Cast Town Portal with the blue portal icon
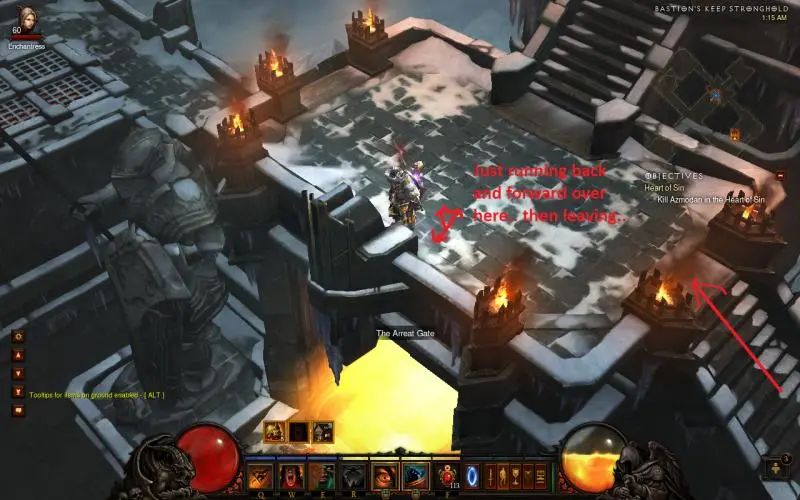The height and width of the screenshot is (500, 800). point(473,476)
